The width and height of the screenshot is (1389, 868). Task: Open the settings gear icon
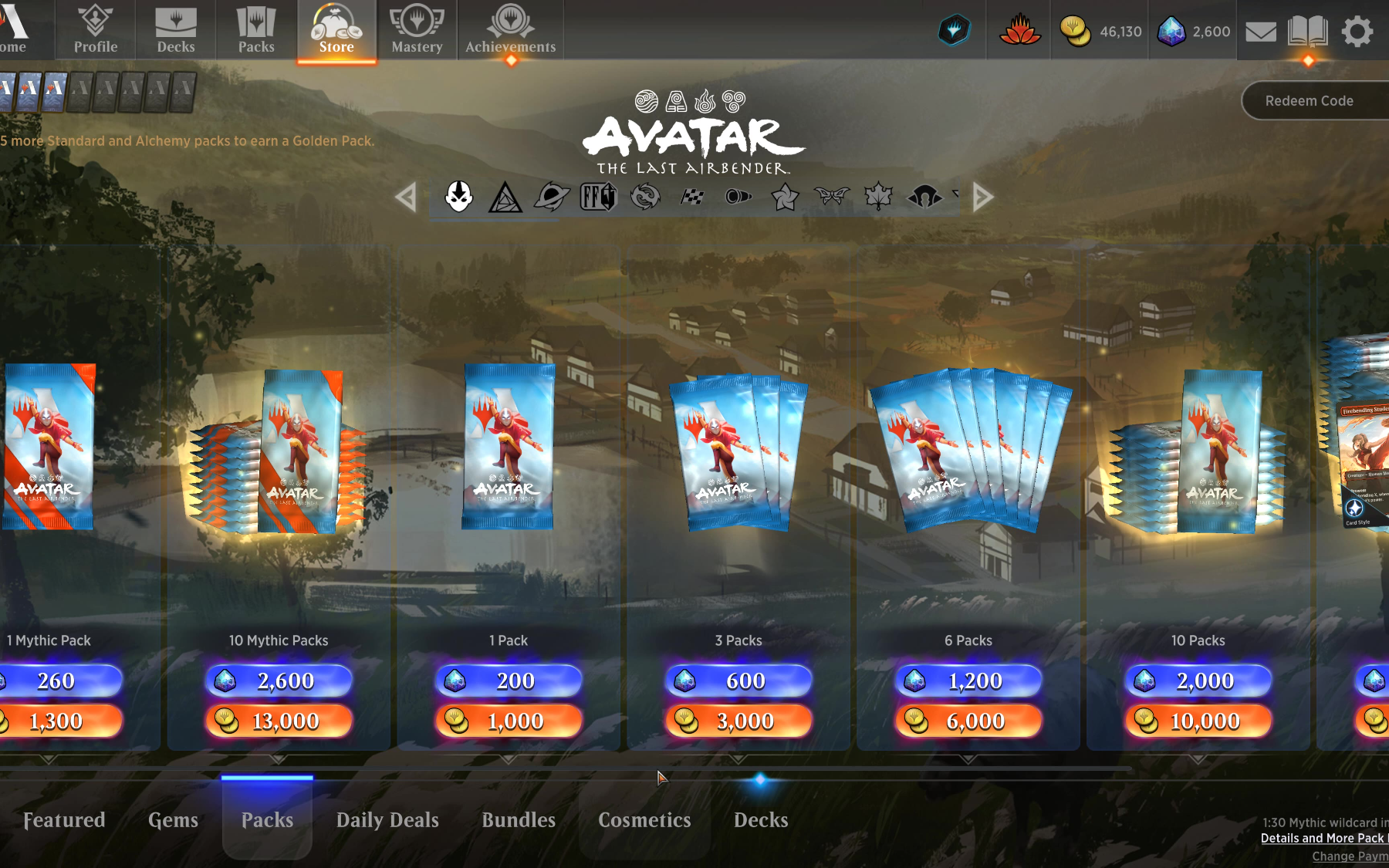[1357, 32]
